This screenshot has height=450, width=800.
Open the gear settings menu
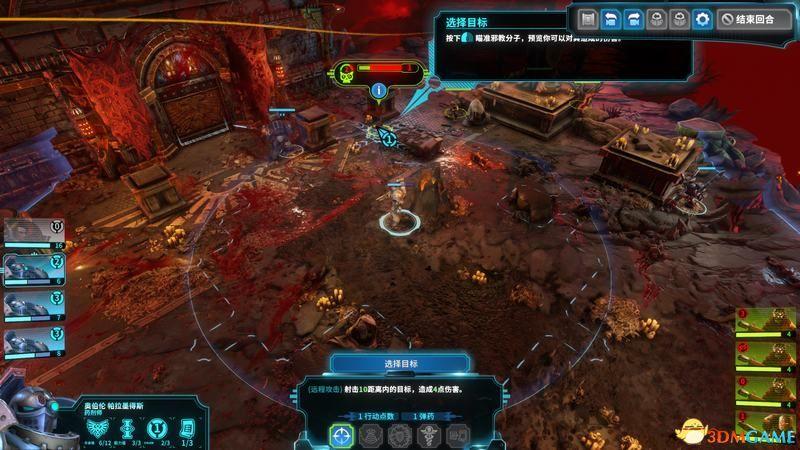coord(703,19)
